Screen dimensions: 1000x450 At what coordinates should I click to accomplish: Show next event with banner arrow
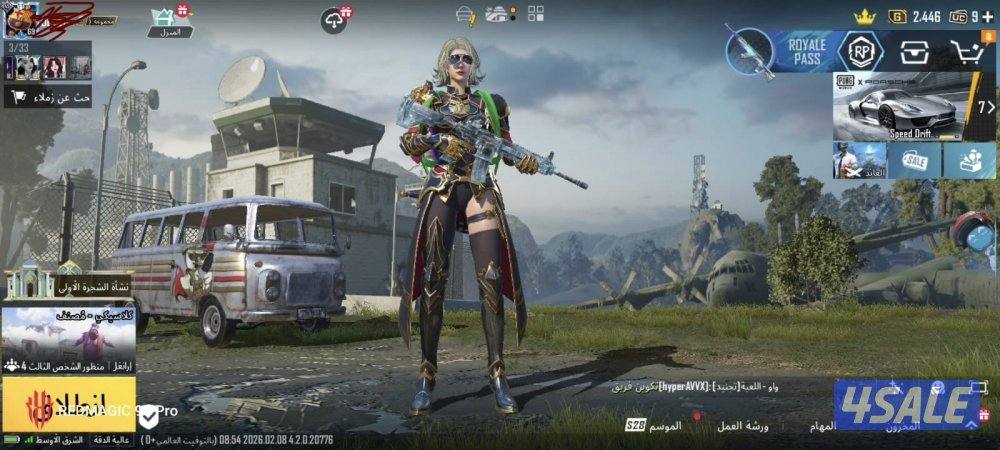(985, 106)
